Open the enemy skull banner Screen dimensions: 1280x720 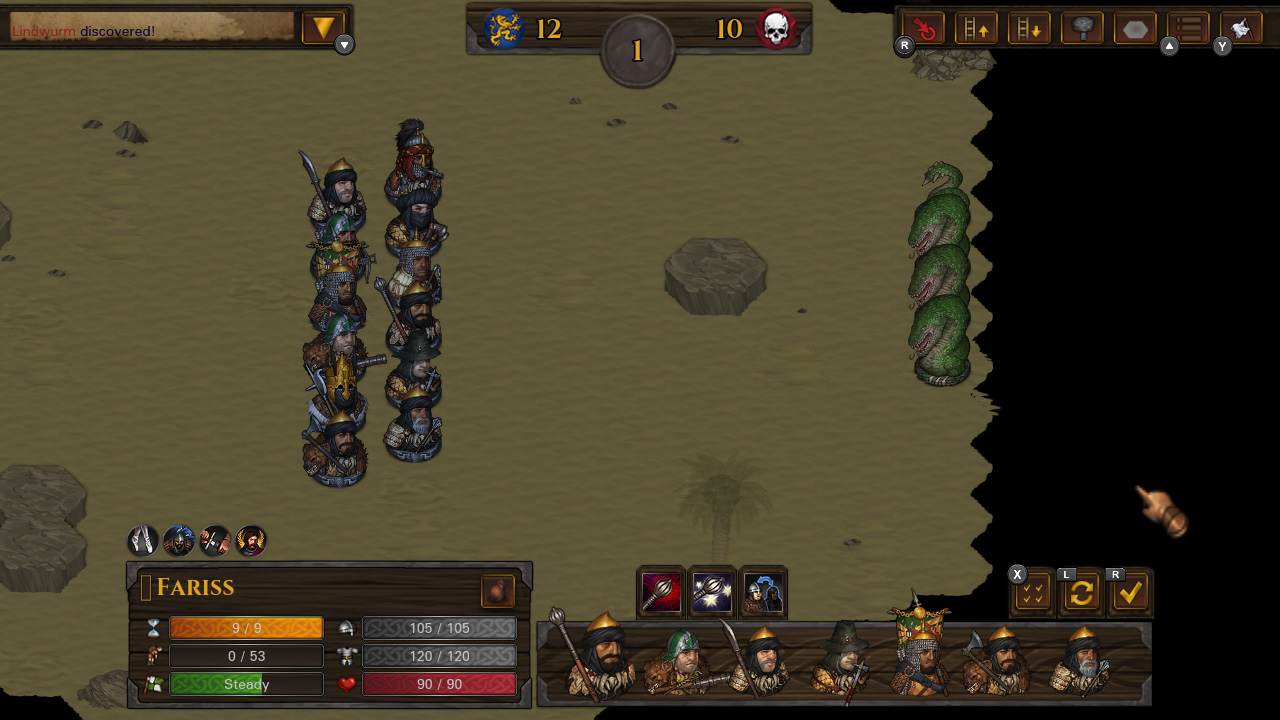777,28
